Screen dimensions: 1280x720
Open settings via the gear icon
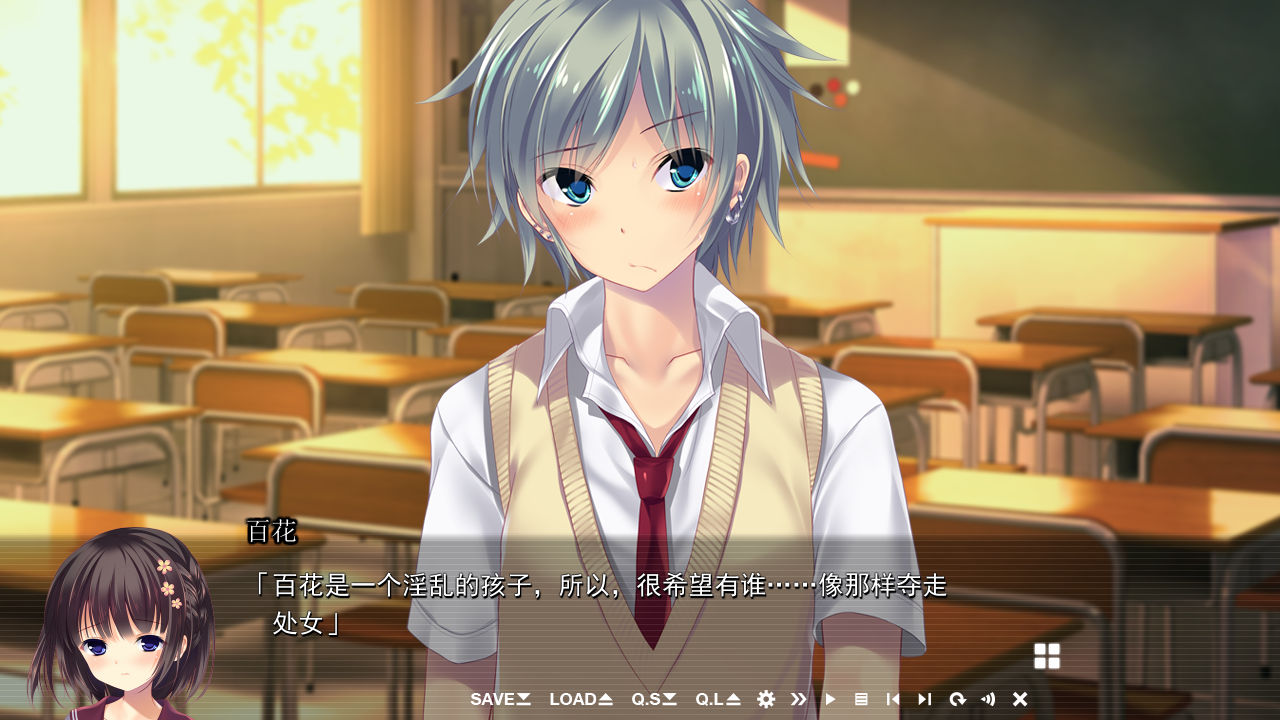tap(766, 699)
